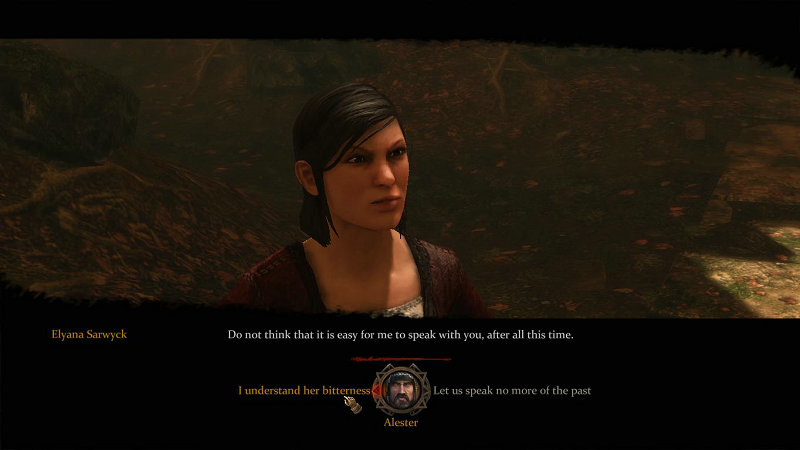Screen dimensions: 800x450
Task: Select "Let us speak no more of the past"
Action: pyautogui.click(x=512, y=390)
